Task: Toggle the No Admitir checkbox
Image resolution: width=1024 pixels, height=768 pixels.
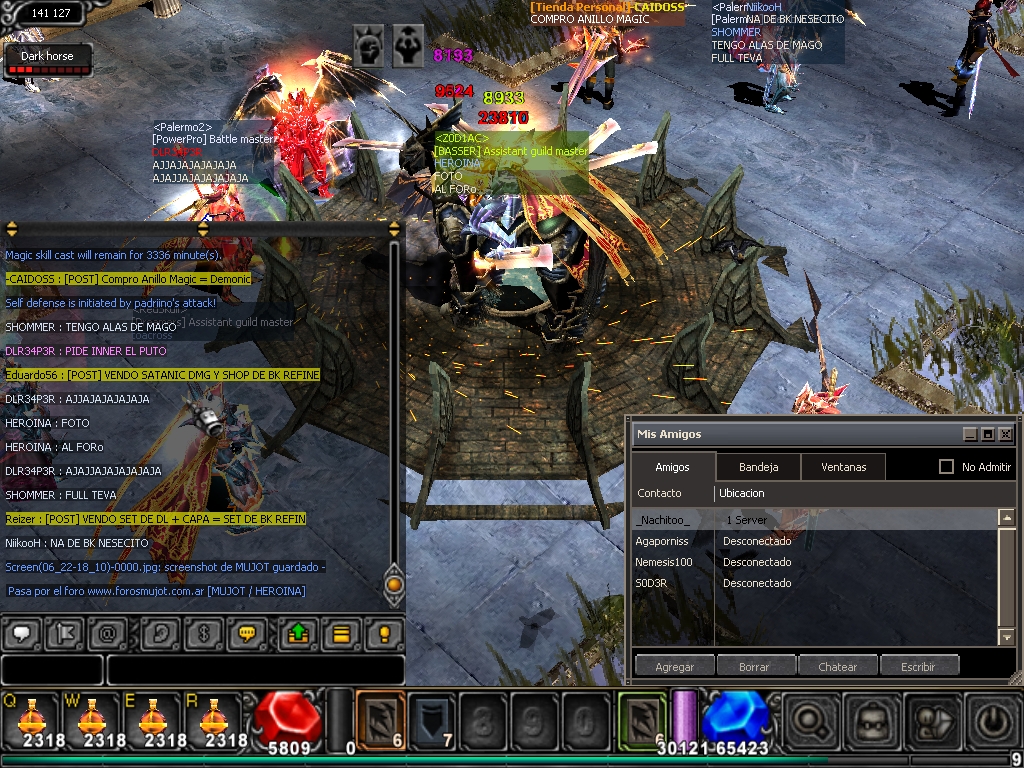Action: click(946, 467)
